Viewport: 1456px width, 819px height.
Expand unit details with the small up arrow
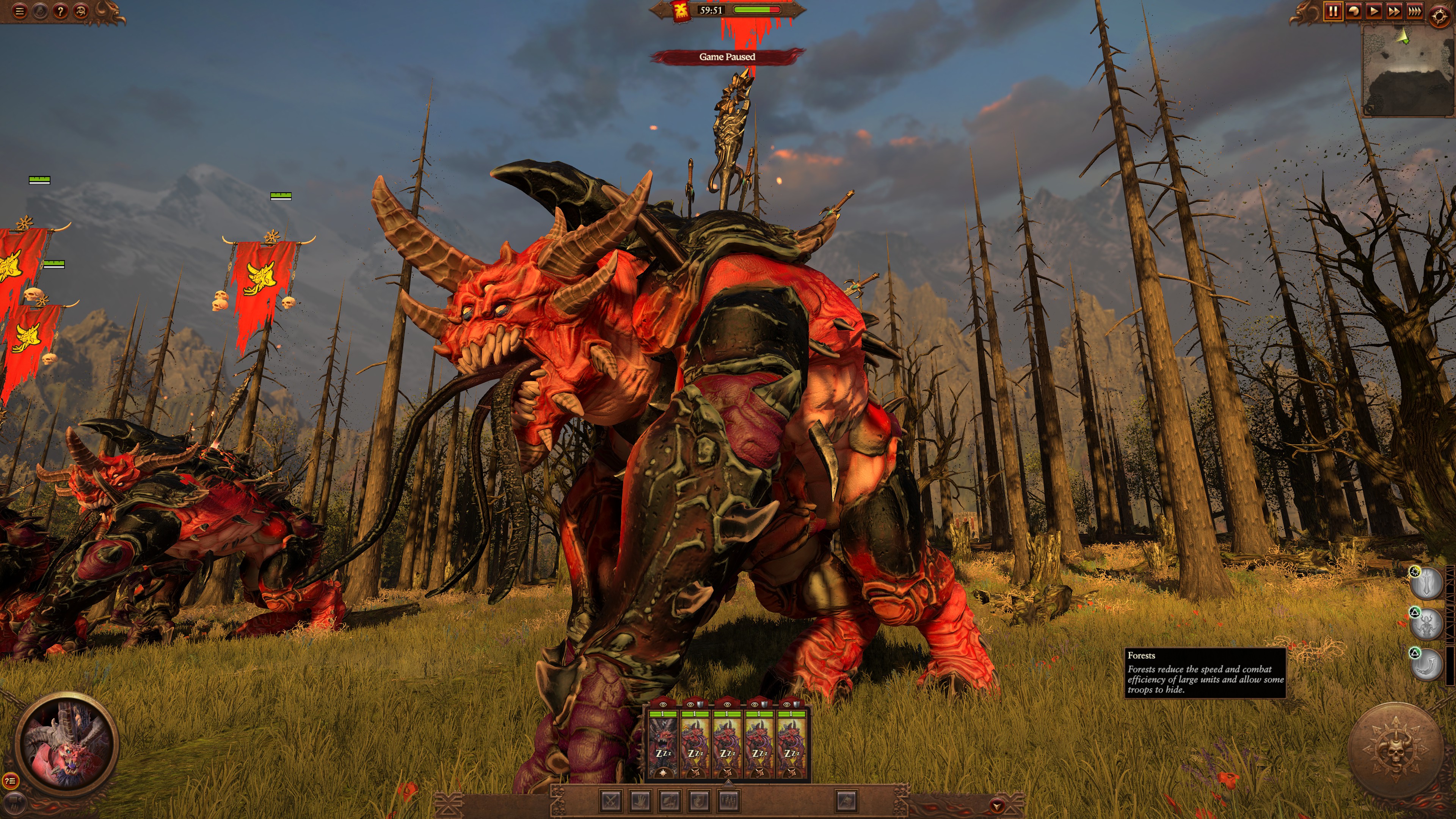pos(728,784)
